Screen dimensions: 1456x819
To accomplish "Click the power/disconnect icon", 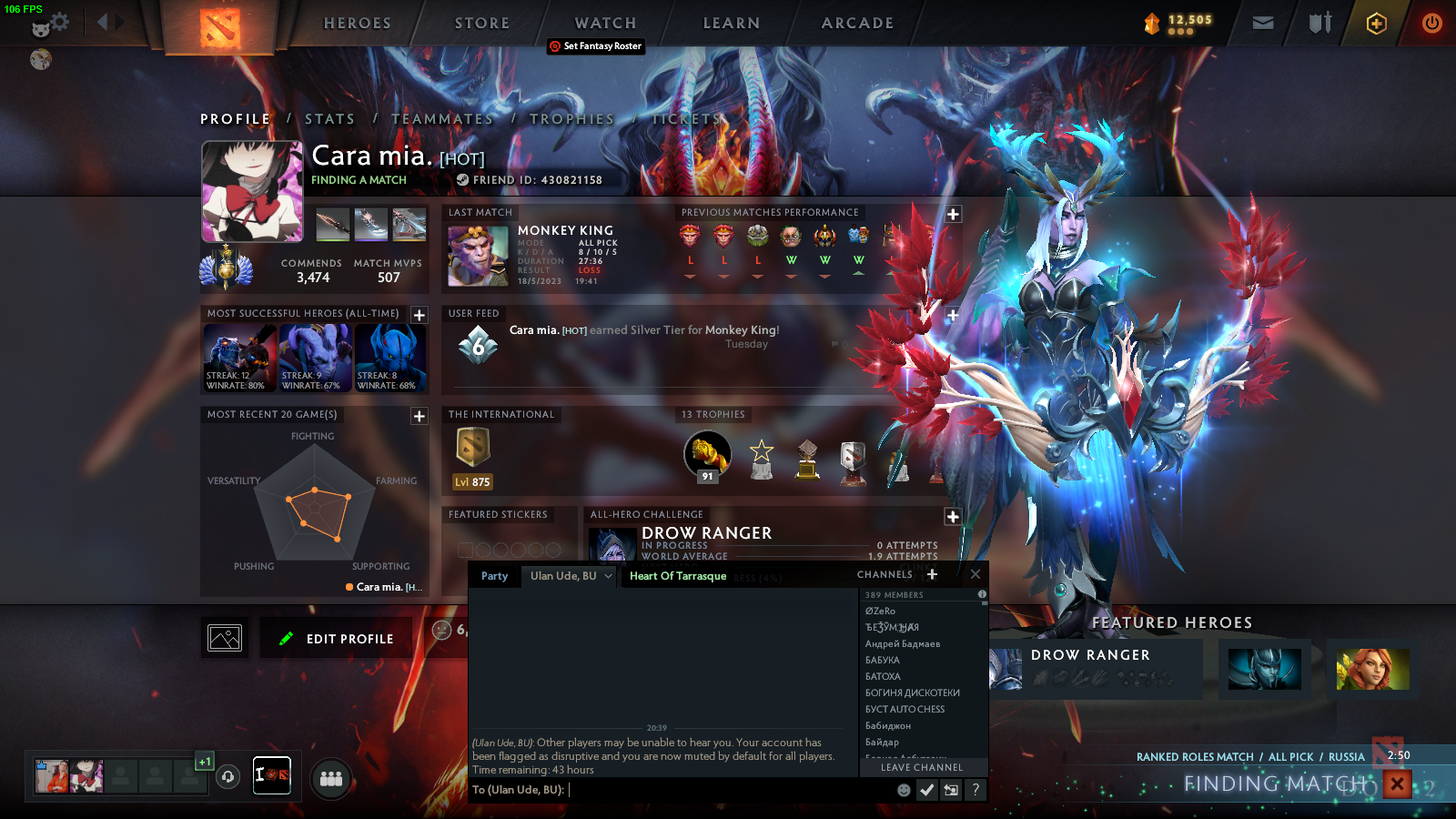I will [x=1431, y=24].
